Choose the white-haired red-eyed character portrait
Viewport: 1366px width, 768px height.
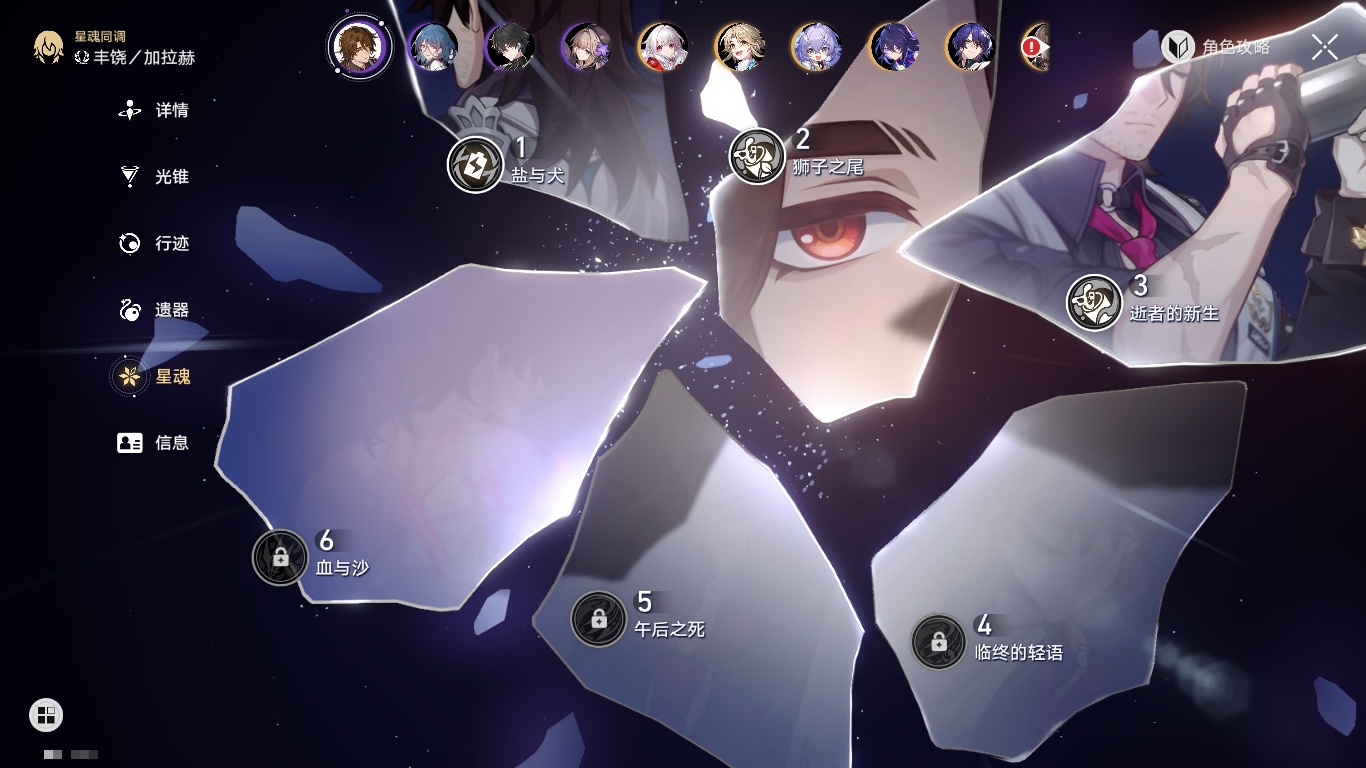pyautogui.click(x=663, y=47)
